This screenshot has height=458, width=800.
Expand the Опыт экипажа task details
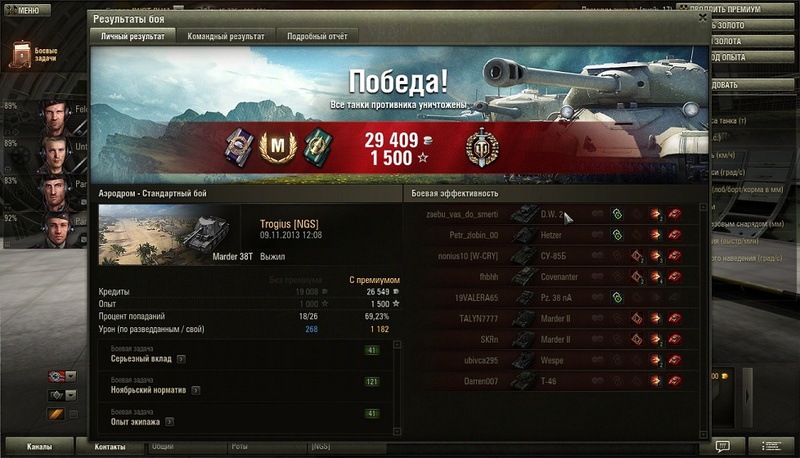pyautogui.click(x=180, y=422)
